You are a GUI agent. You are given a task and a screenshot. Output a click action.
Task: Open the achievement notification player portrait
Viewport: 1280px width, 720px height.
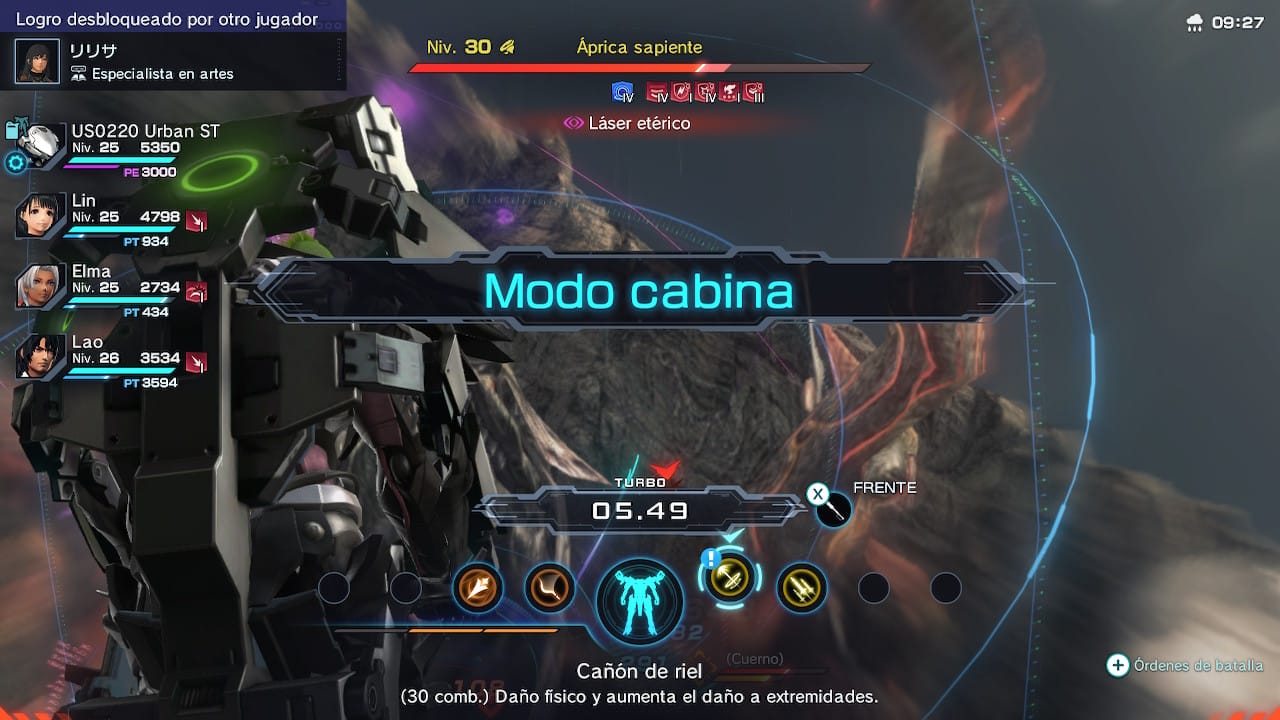point(37,62)
